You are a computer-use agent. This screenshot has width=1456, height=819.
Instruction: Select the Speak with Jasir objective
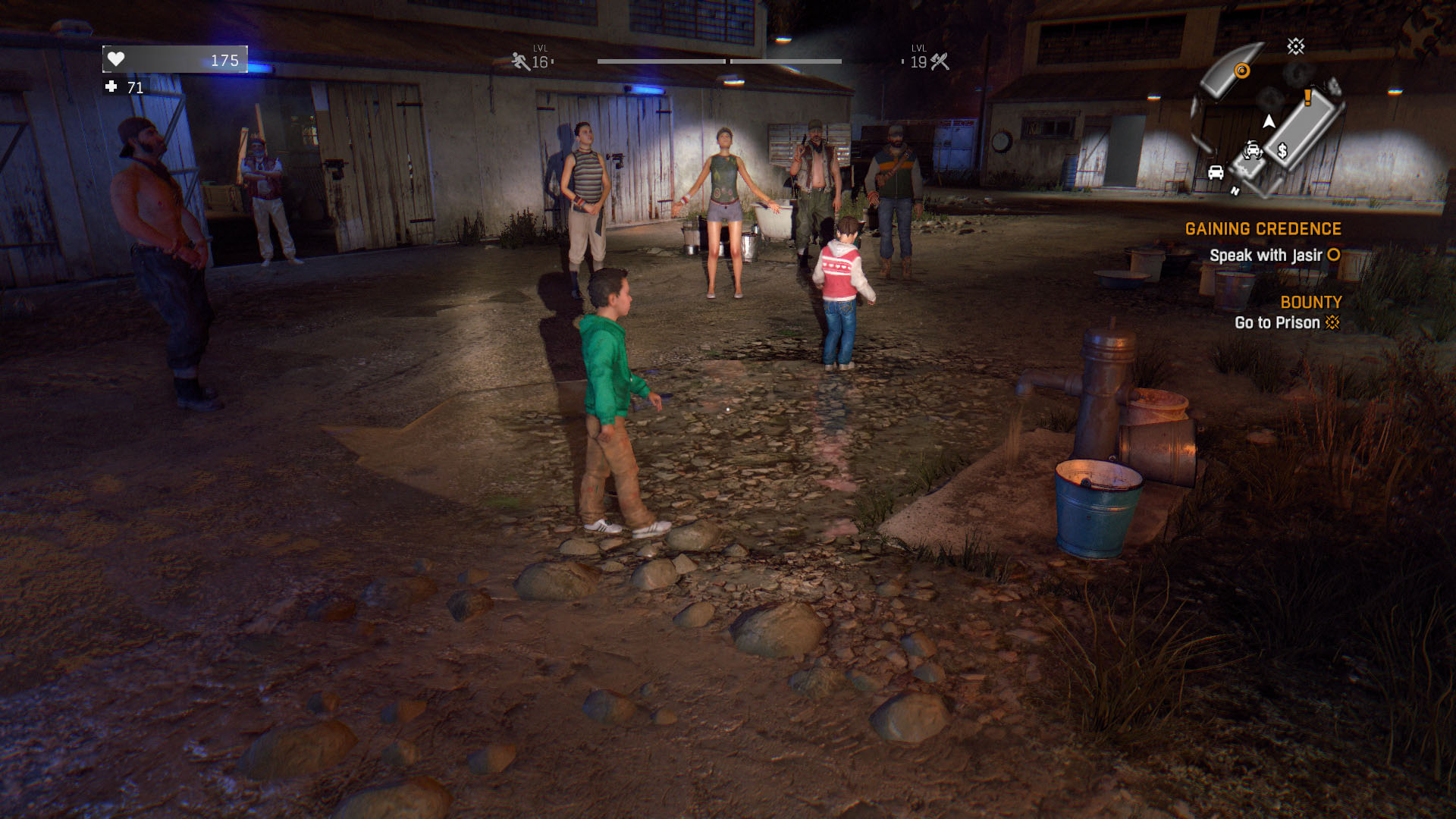click(x=1266, y=256)
